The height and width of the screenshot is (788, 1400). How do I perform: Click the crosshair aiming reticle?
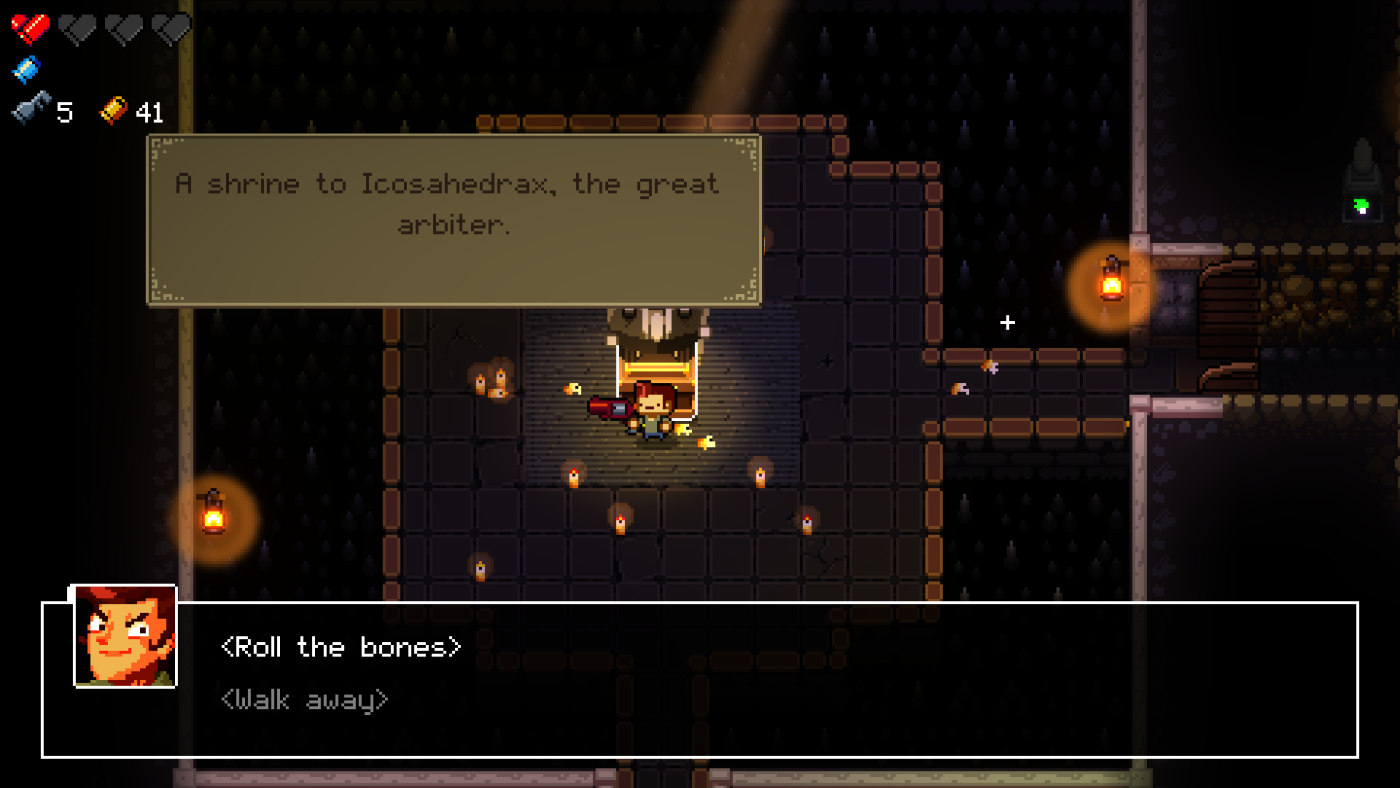click(1006, 322)
